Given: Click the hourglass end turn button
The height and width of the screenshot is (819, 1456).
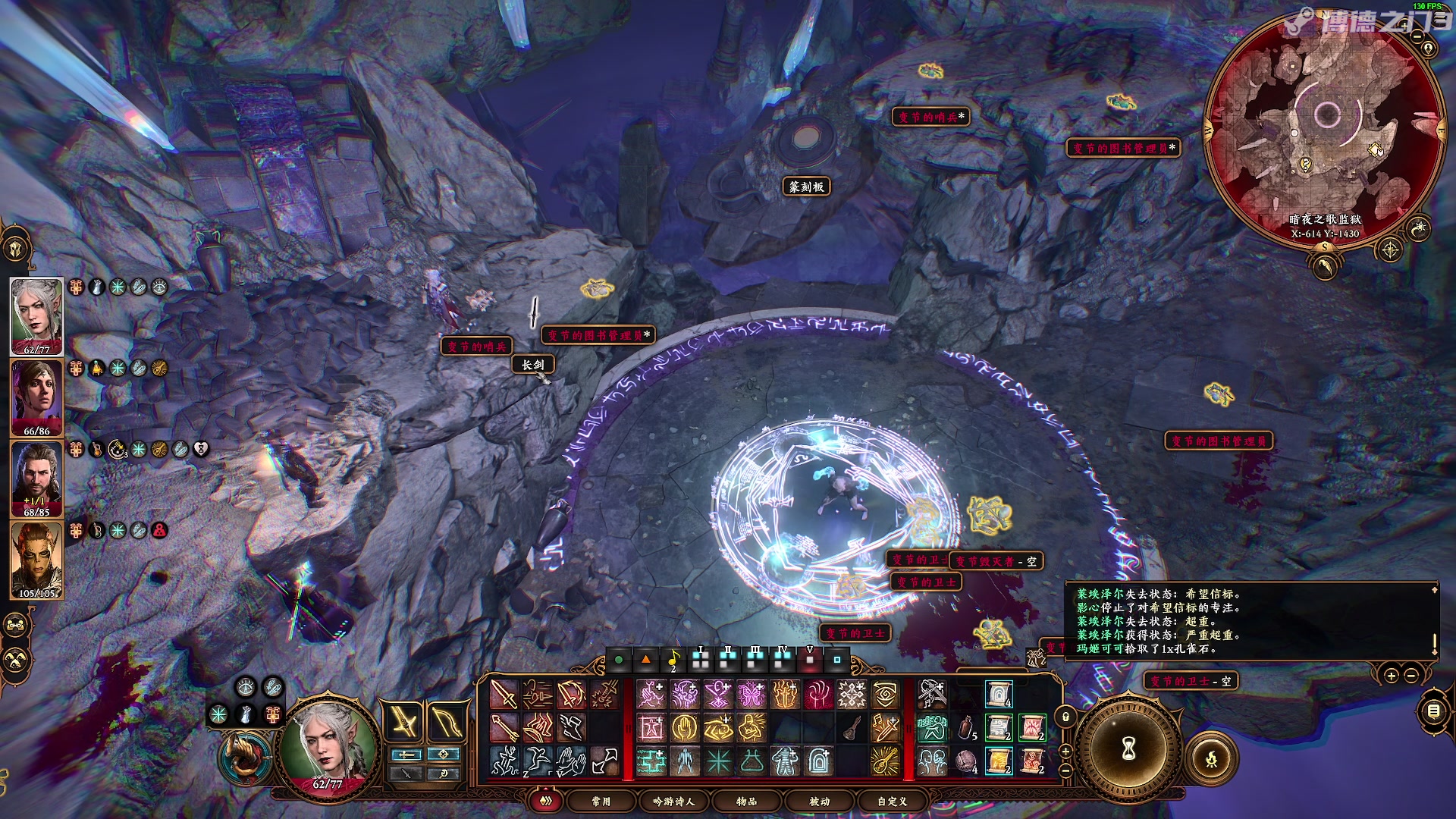Looking at the screenshot, I should click(1129, 749).
